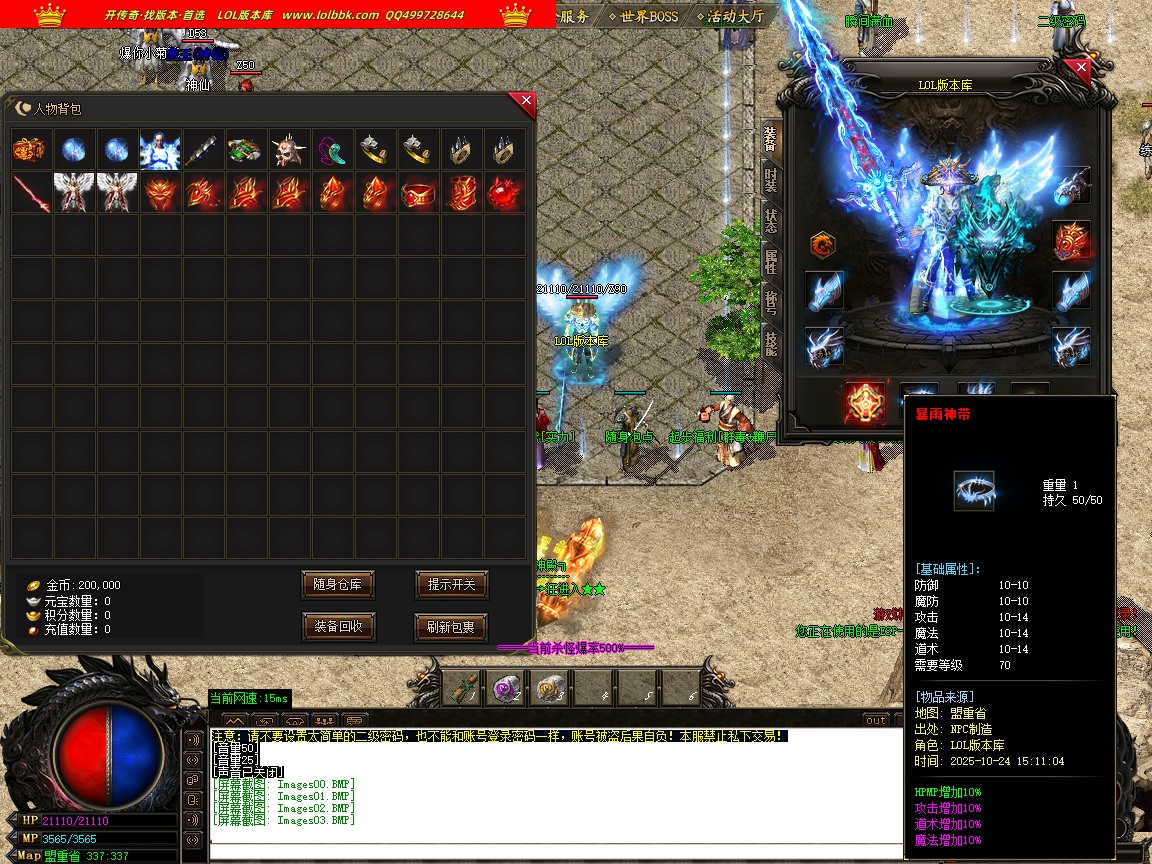Close the character equipment panel
This screenshot has height=864, width=1152.
1080,70
